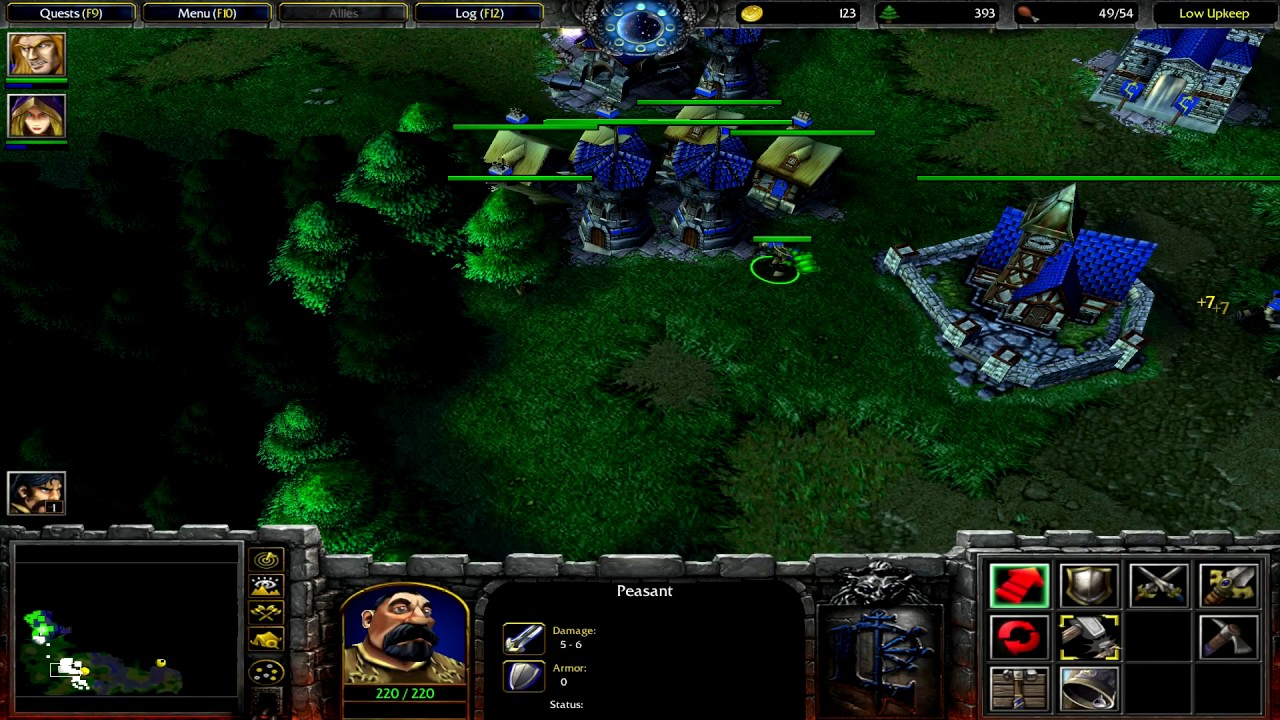
Task: Activate the minimap signal ping button
Action: click(266, 560)
